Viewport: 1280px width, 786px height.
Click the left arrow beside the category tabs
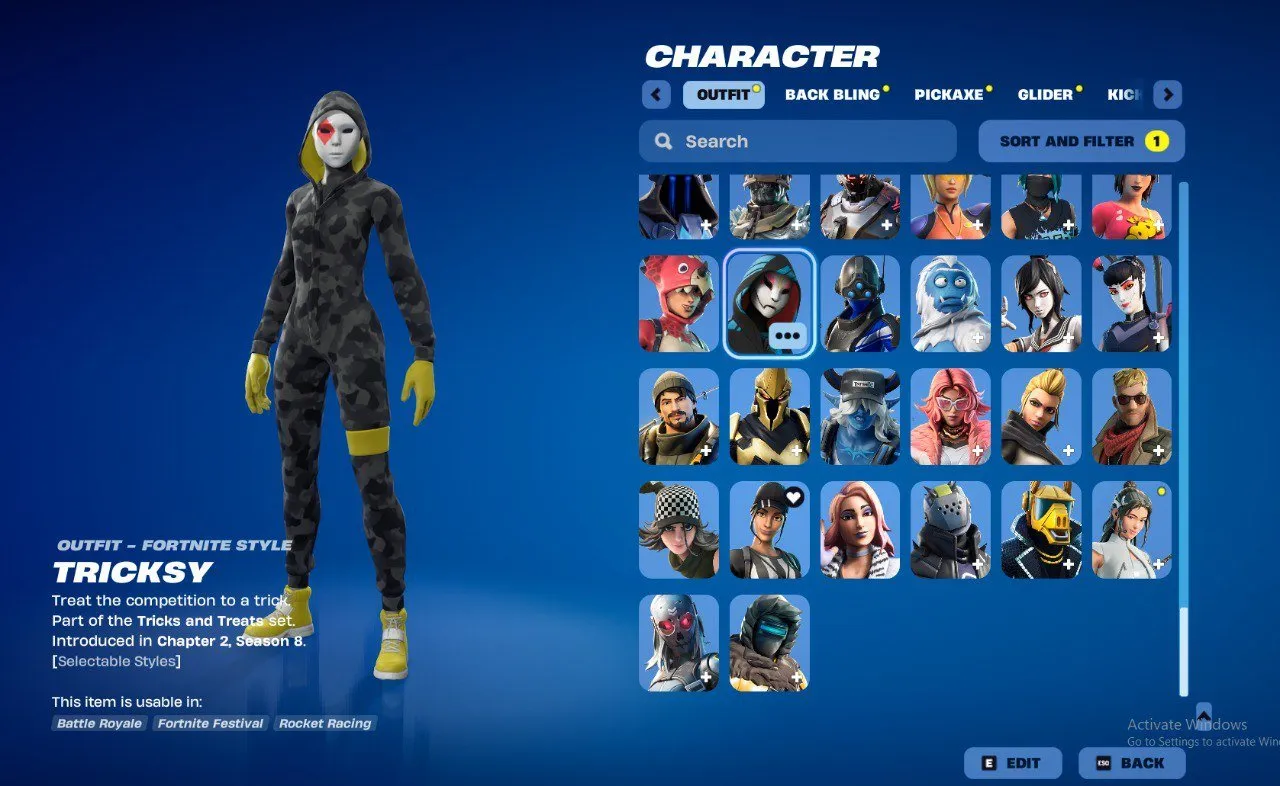coord(655,94)
